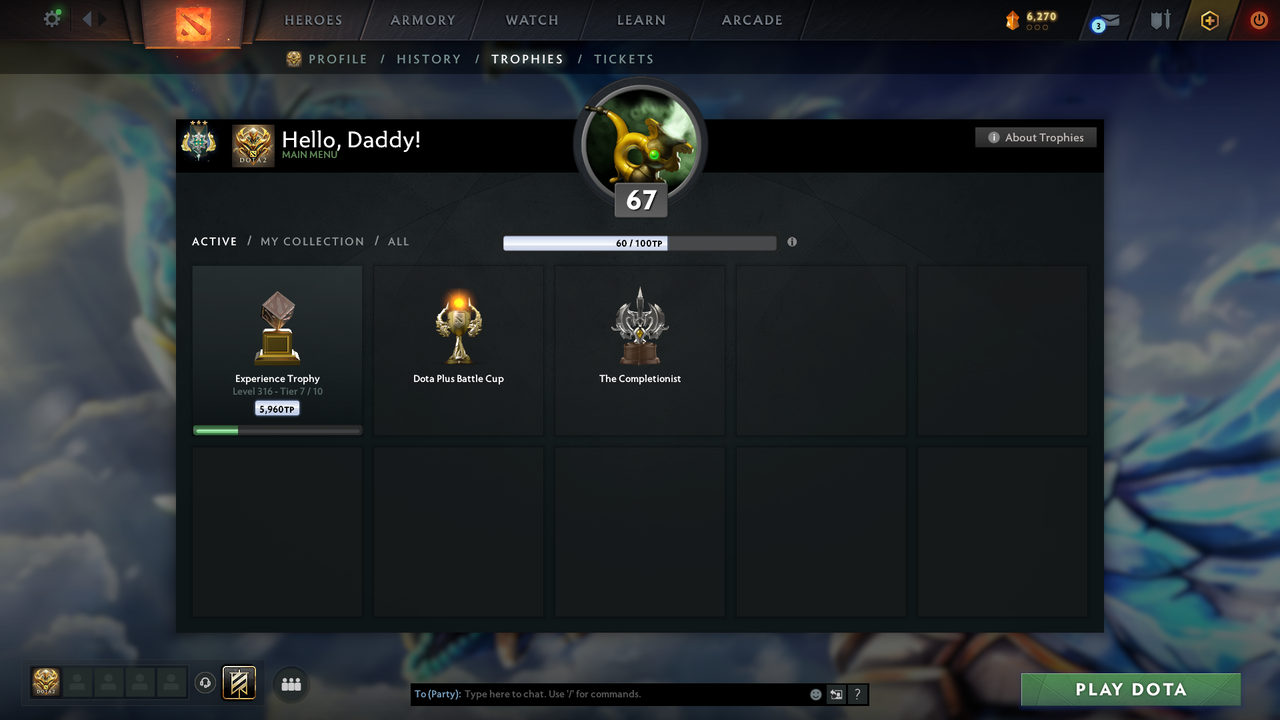The height and width of the screenshot is (720, 1280).
Task: Click the Dota Plus shield and sword icon
Action: tap(1159, 21)
